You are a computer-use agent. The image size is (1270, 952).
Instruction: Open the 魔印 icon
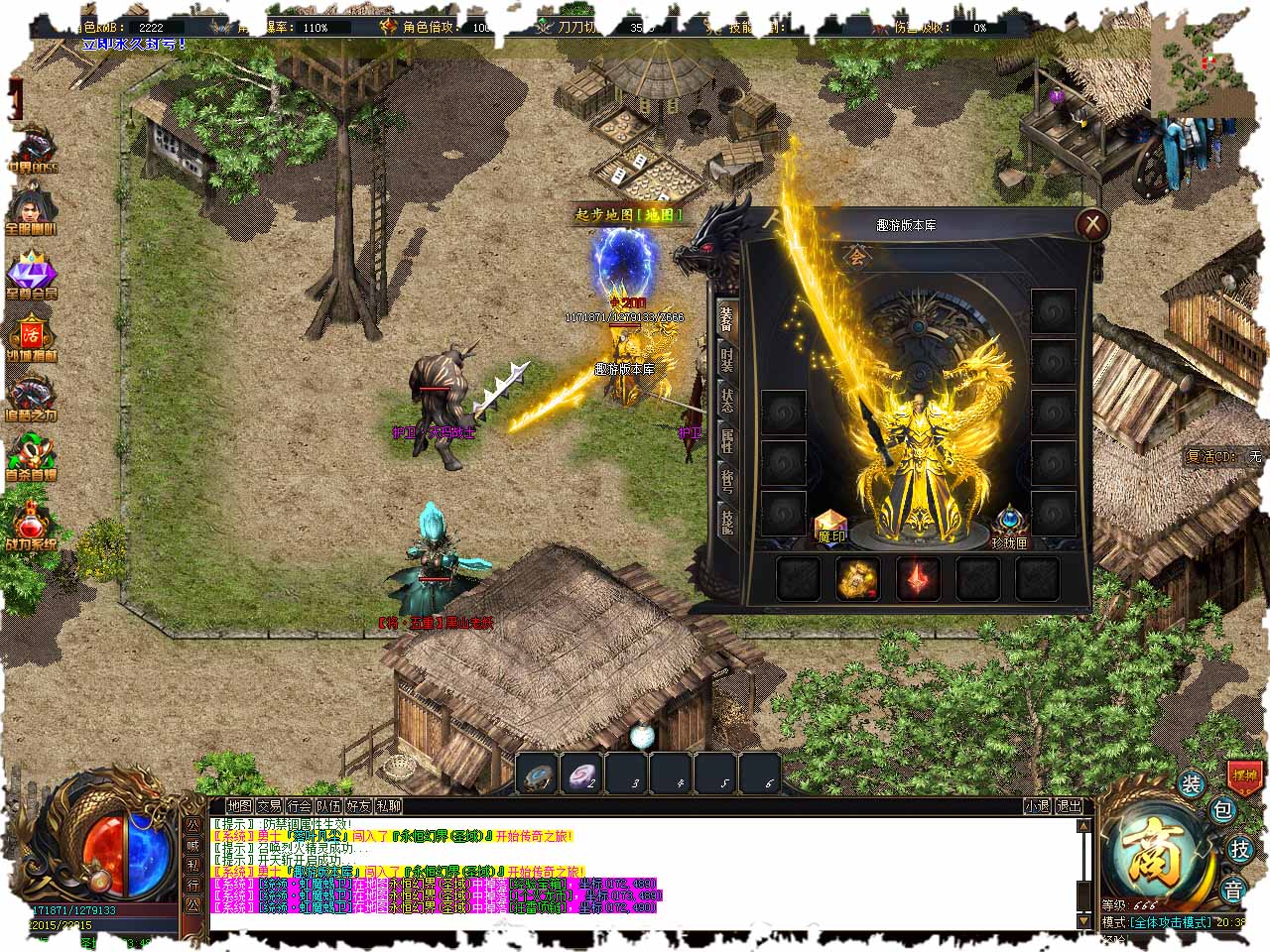830,527
